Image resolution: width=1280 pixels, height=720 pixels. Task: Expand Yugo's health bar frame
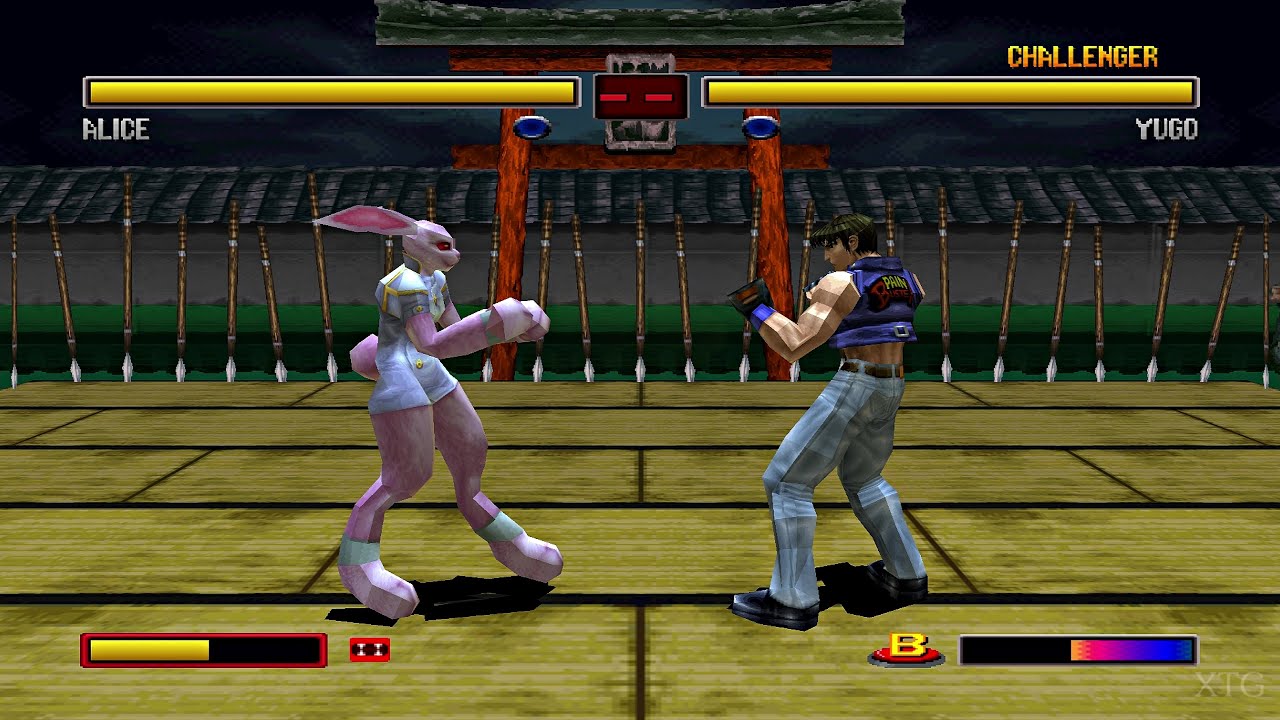pos(948,91)
